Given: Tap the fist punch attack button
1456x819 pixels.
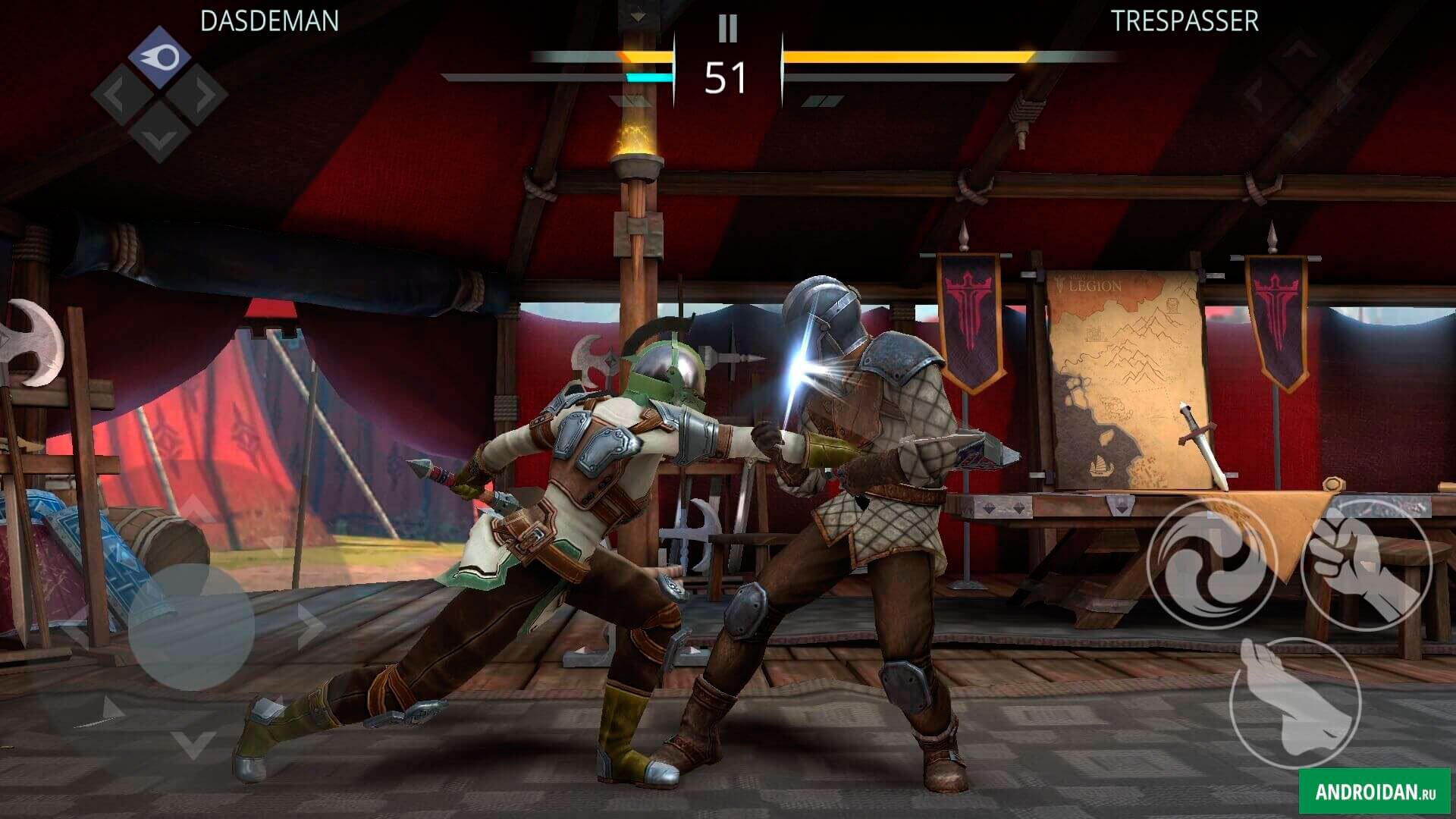Looking at the screenshot, I should [x=1365, y=566].
